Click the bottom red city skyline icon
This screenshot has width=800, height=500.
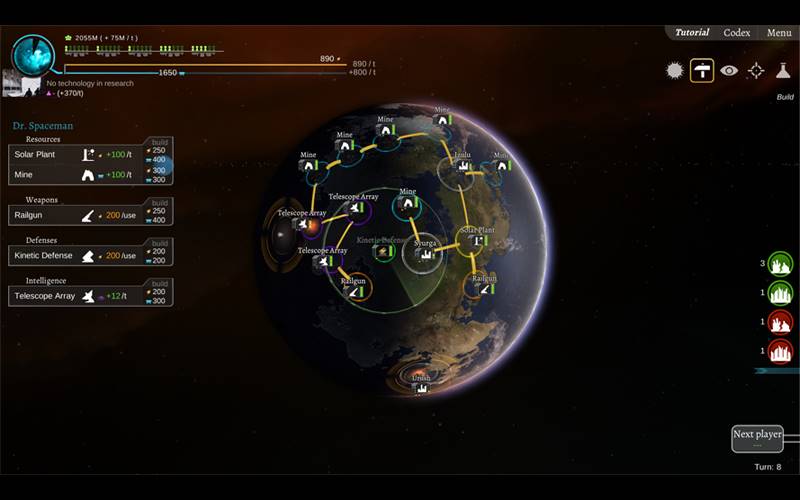click(x=781, y=351)
